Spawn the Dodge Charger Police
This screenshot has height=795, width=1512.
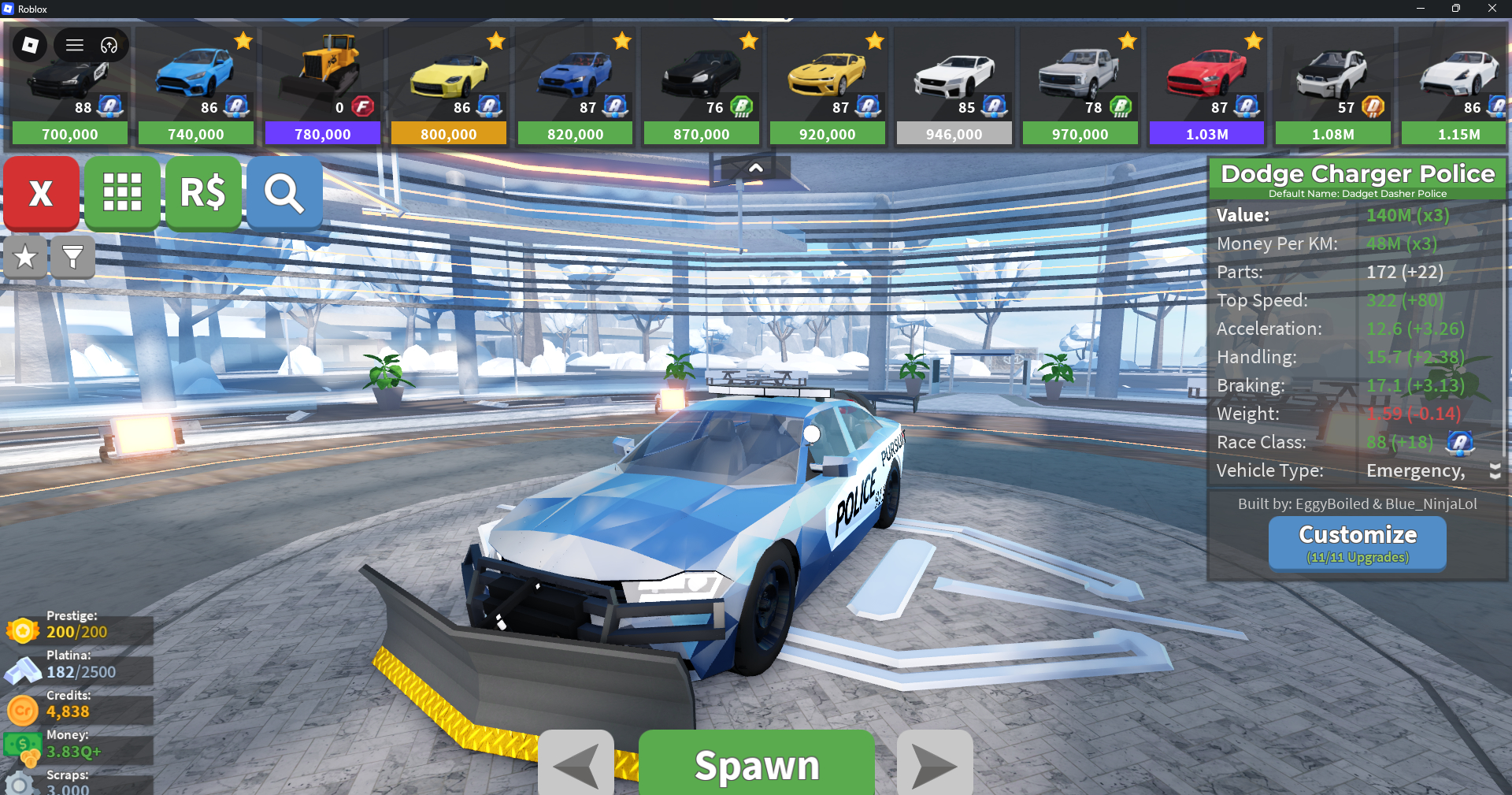point(756,763)
